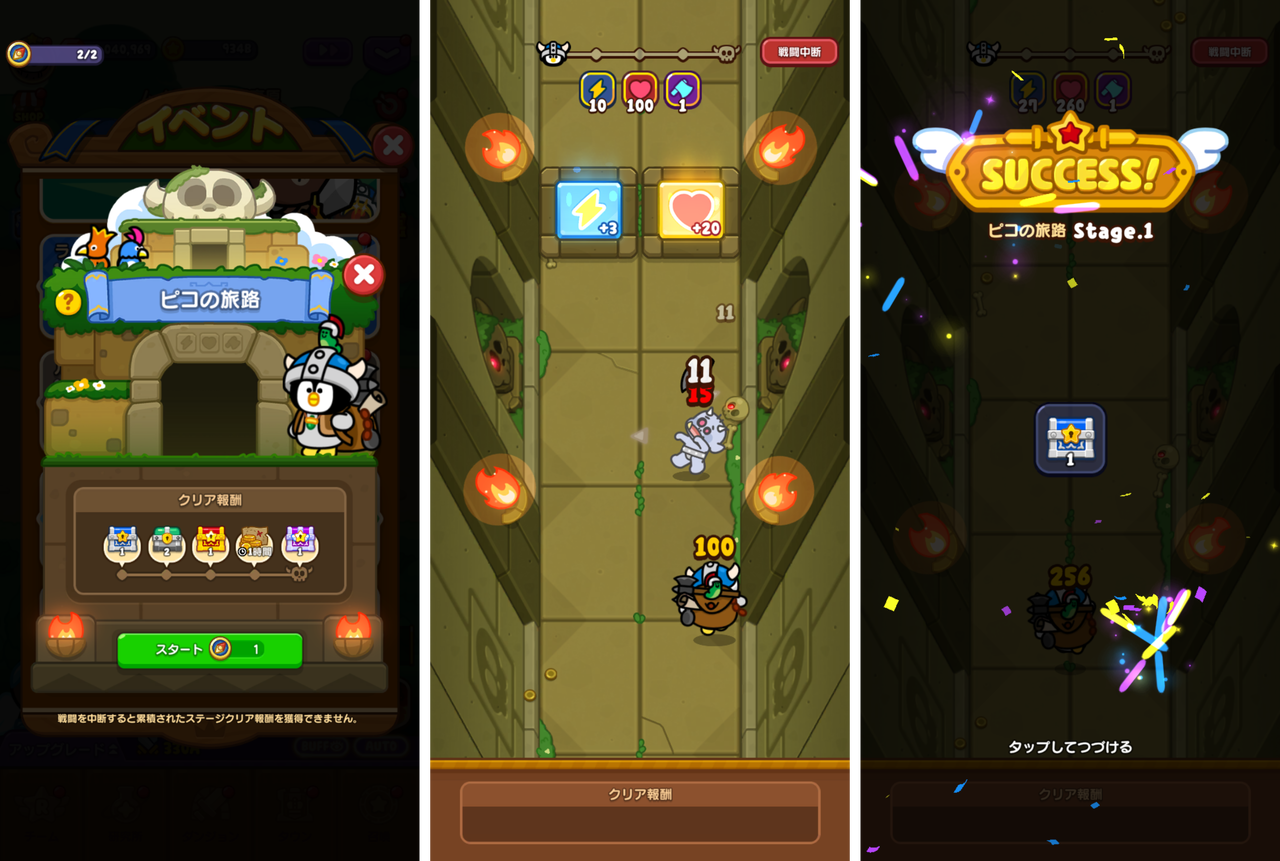1280x861 pixels.
Task: Pick up the heart +20 buff tile
Action: (x=691, y=210)
